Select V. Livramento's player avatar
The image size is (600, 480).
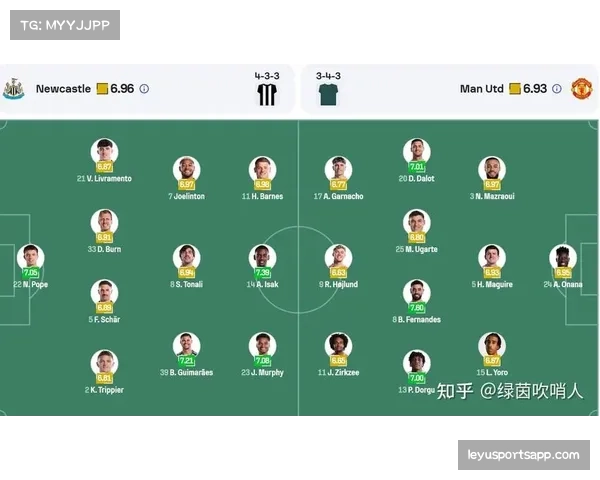(104, 152)
